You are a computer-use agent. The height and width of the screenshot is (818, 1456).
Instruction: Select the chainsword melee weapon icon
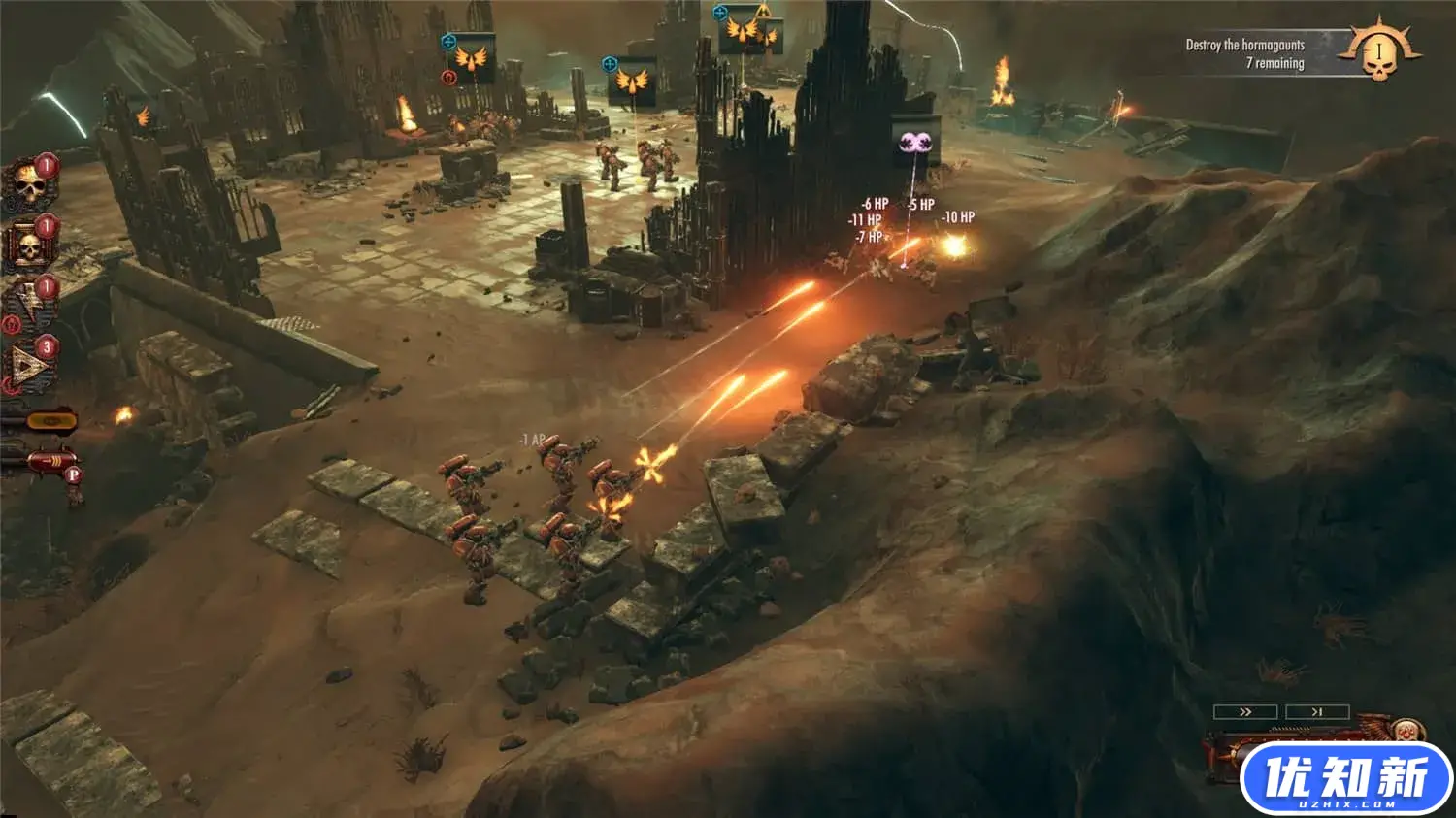click(x=49, y=420)
